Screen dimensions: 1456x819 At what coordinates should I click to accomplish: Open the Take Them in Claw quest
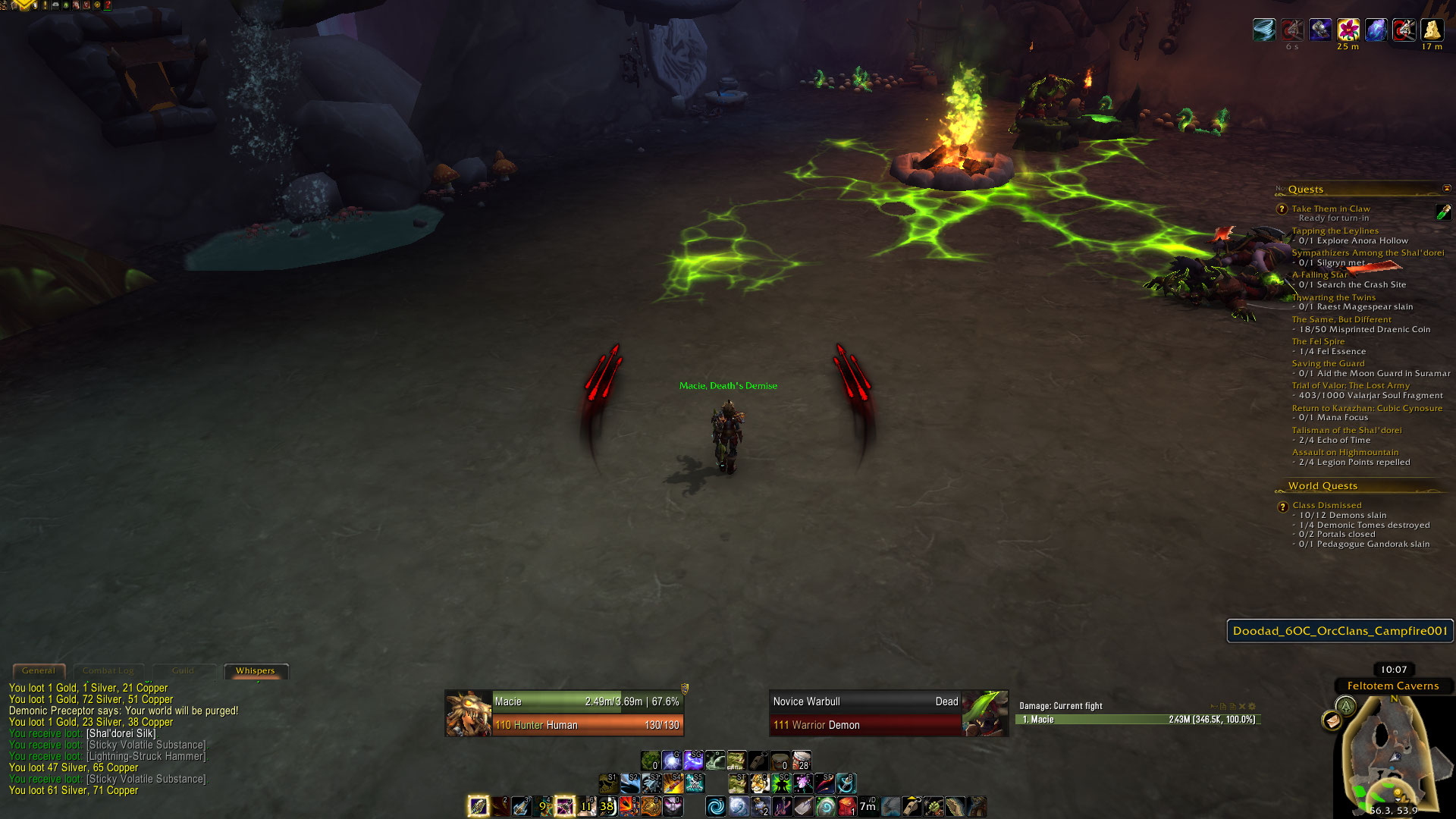(x=1331, y=209)
